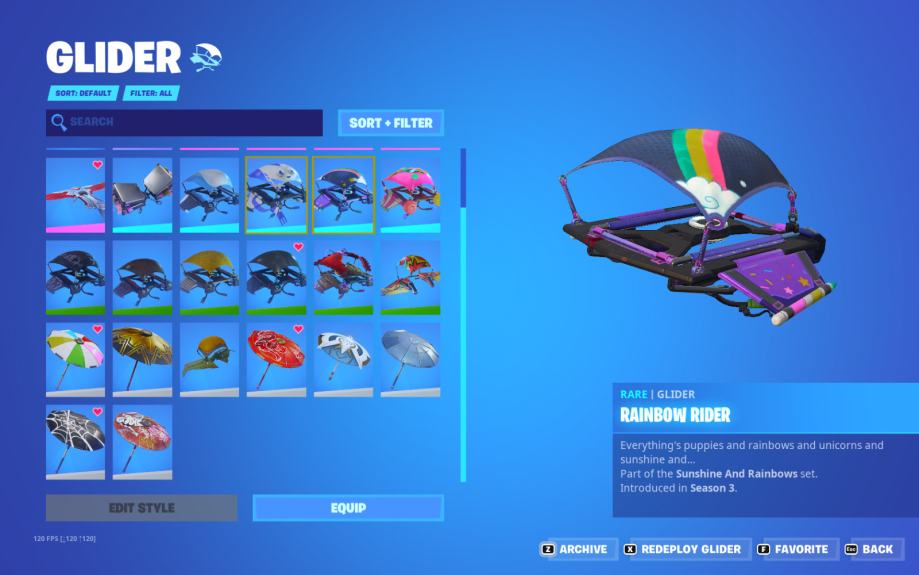Viewport: 919px width, 575px height.
Task: Click the greyed-out Edit Style button
Action: point(141,508)
